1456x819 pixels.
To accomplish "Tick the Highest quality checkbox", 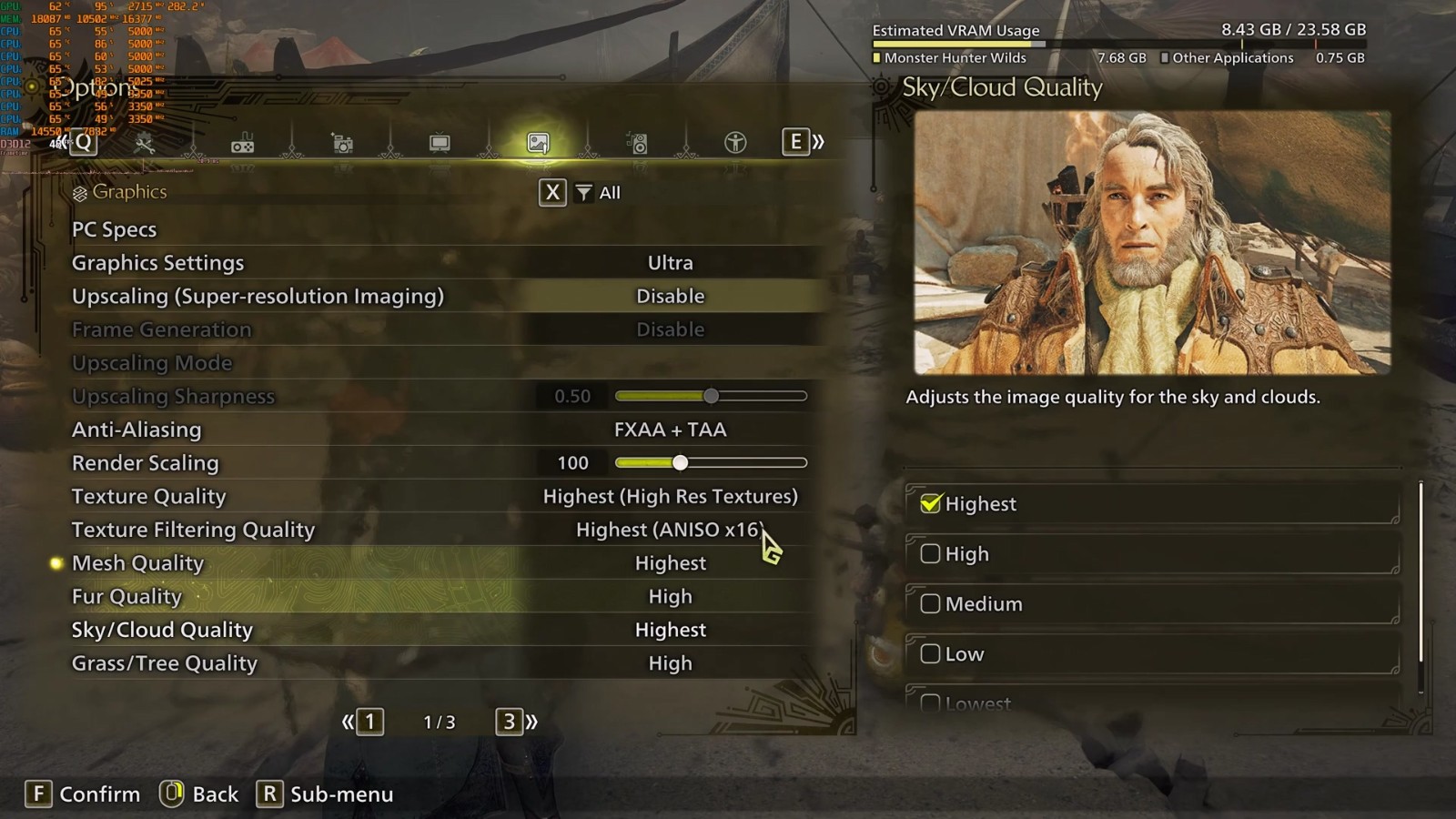I will point(930,504).
